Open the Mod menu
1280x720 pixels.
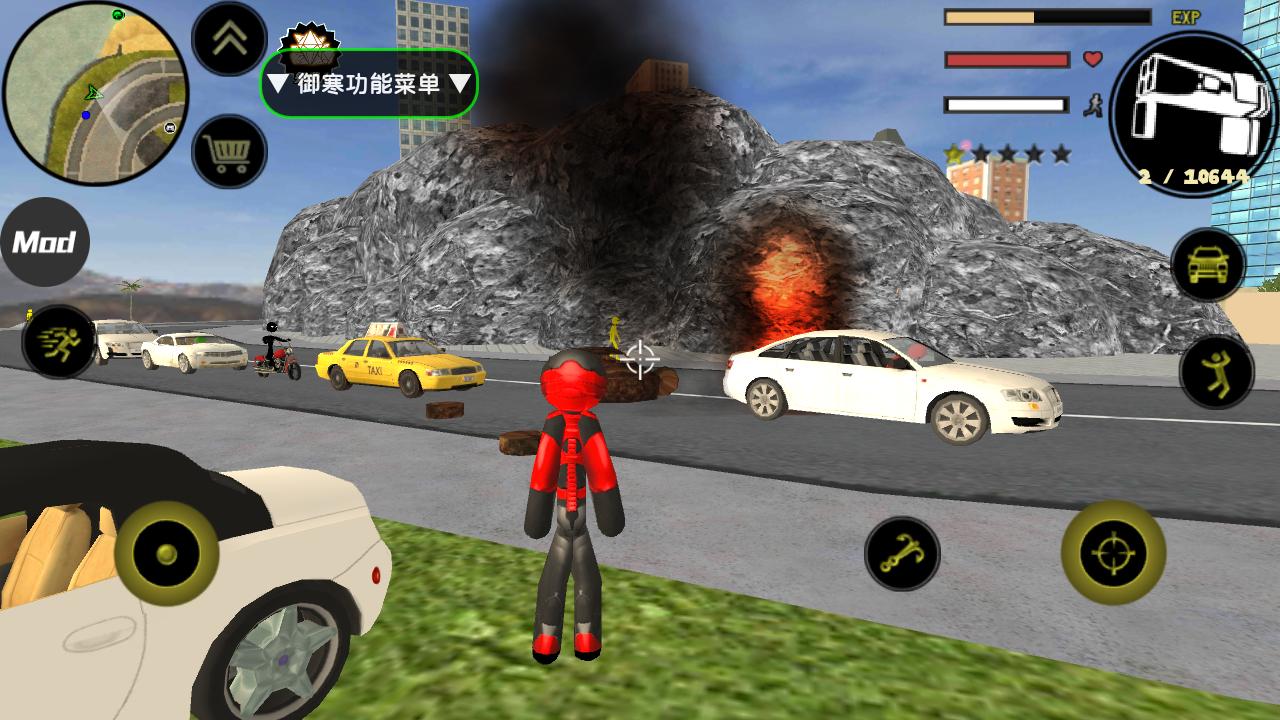[44, 242]
